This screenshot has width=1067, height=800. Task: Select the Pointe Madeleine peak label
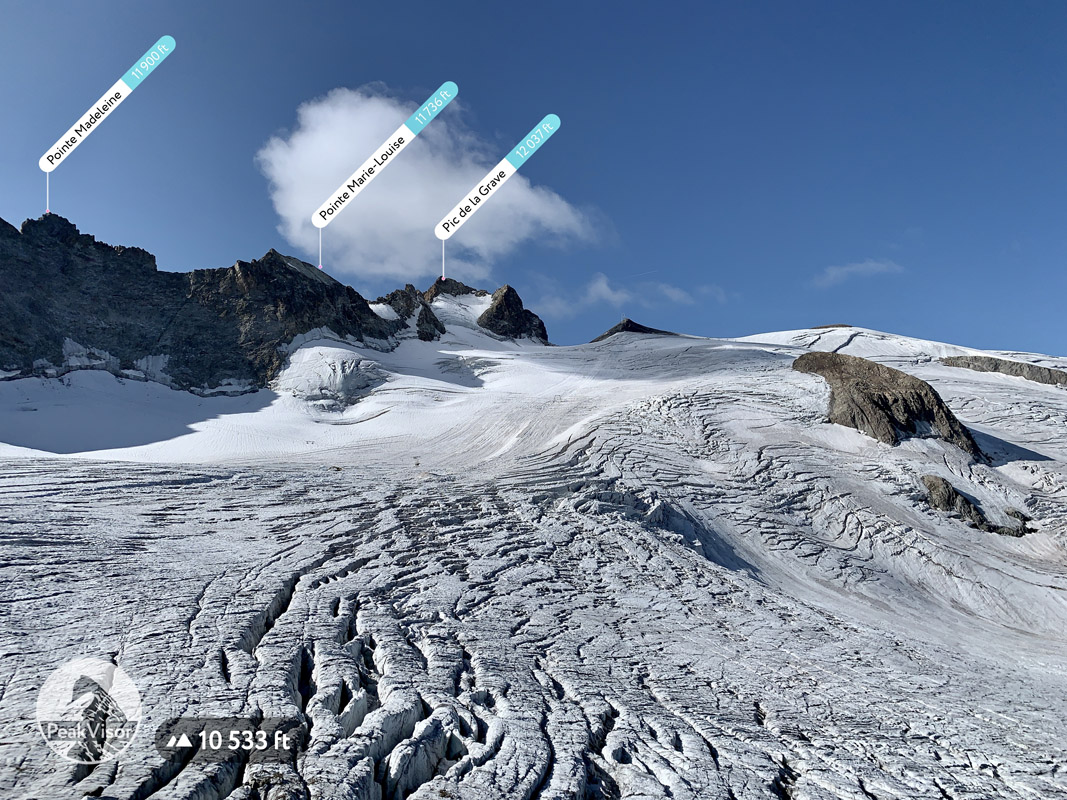(x=107, y=104)
